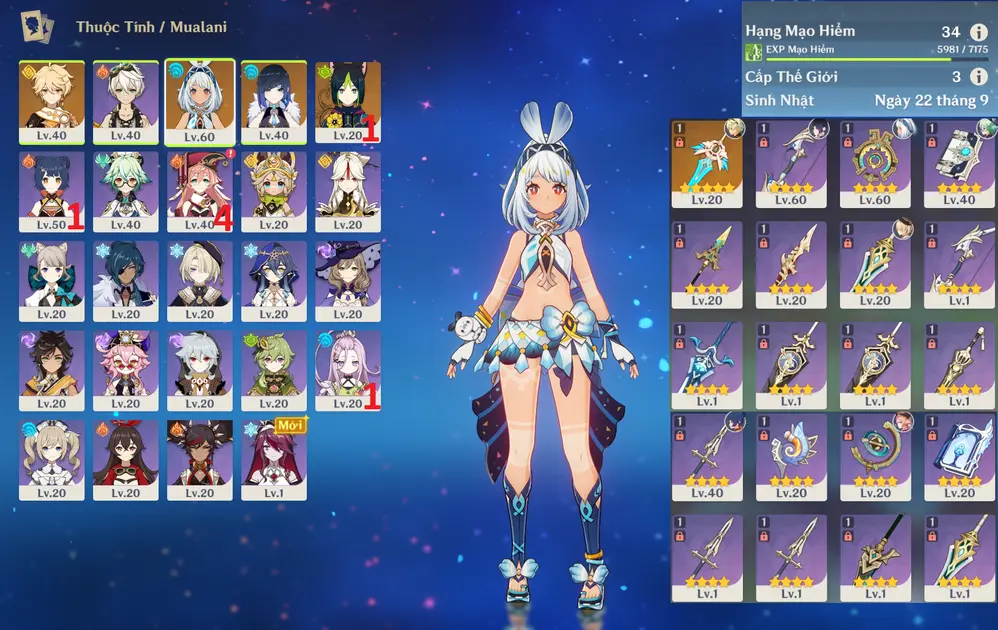
Task: Select Sucrose's green-haired portrait
Action: [x=126, y=190]
